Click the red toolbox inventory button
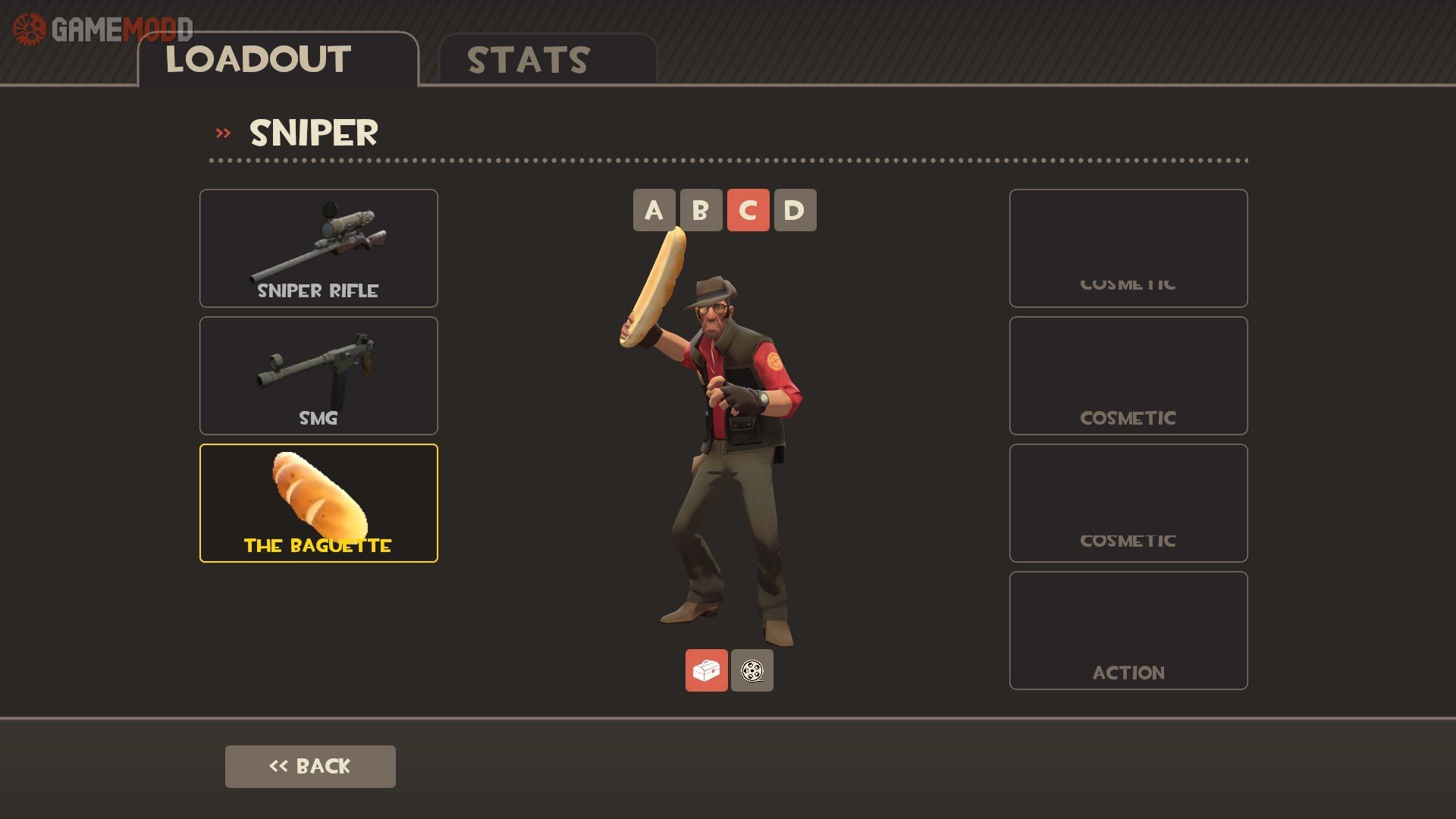The height and width of the screenshot is (819, 1456). click(x=706, y=670)
